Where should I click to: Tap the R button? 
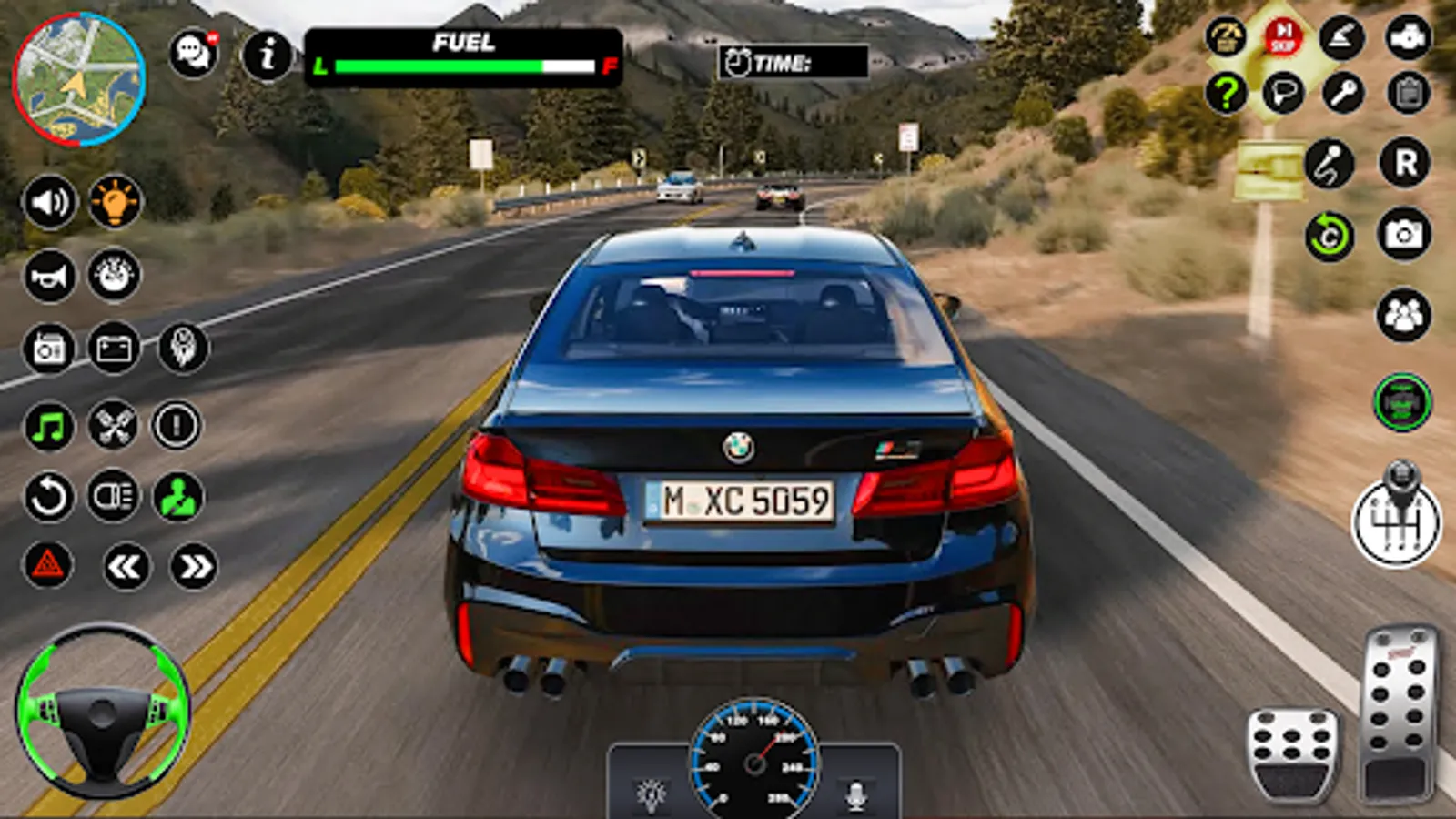pyautogui.click(x=1405, y=164)
